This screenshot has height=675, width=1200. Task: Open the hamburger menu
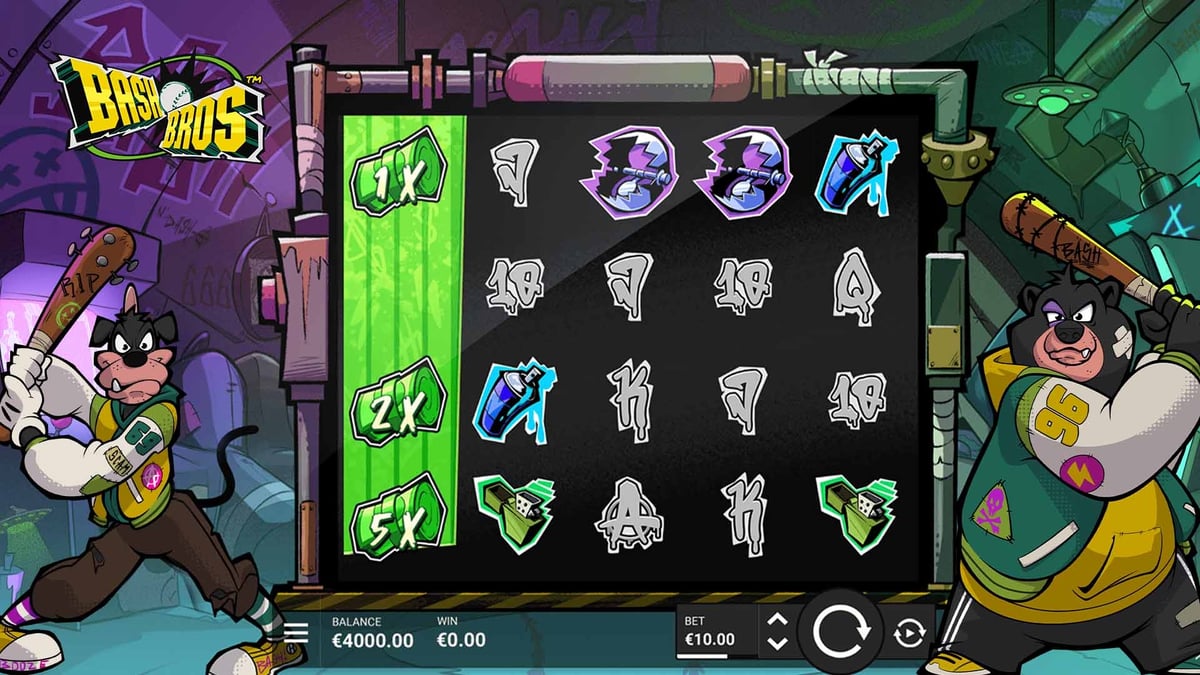click(x=296, y=632)
